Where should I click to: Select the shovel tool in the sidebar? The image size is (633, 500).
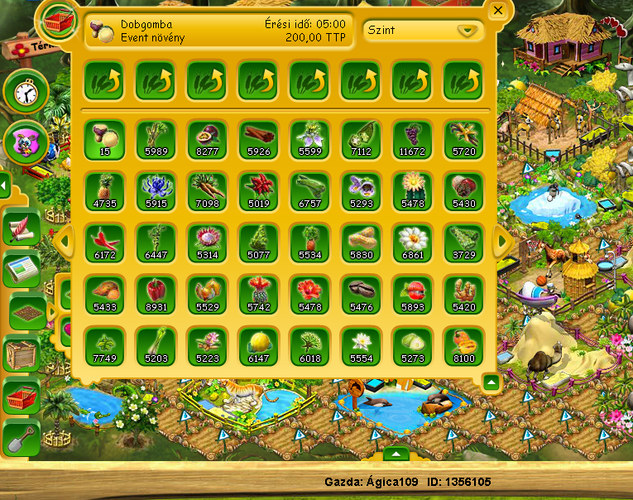22,438
